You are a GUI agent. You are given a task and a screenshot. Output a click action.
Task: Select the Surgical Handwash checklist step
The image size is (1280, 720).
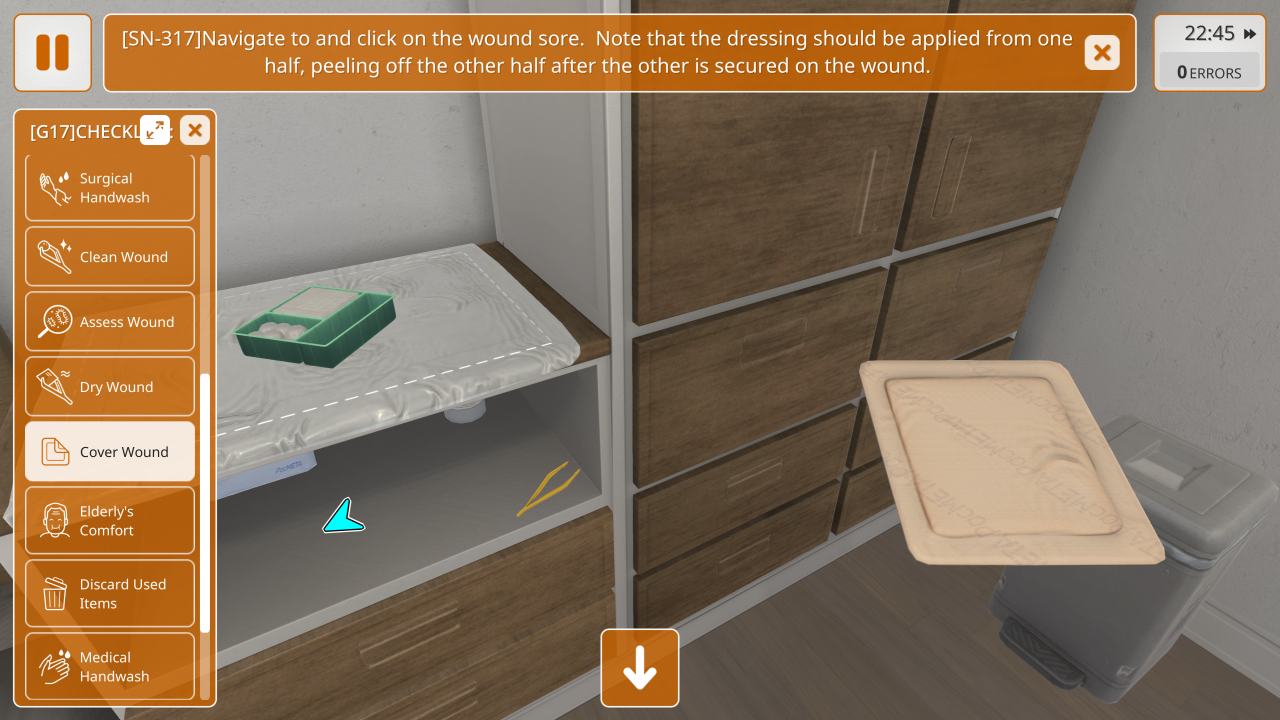[110, 188]
